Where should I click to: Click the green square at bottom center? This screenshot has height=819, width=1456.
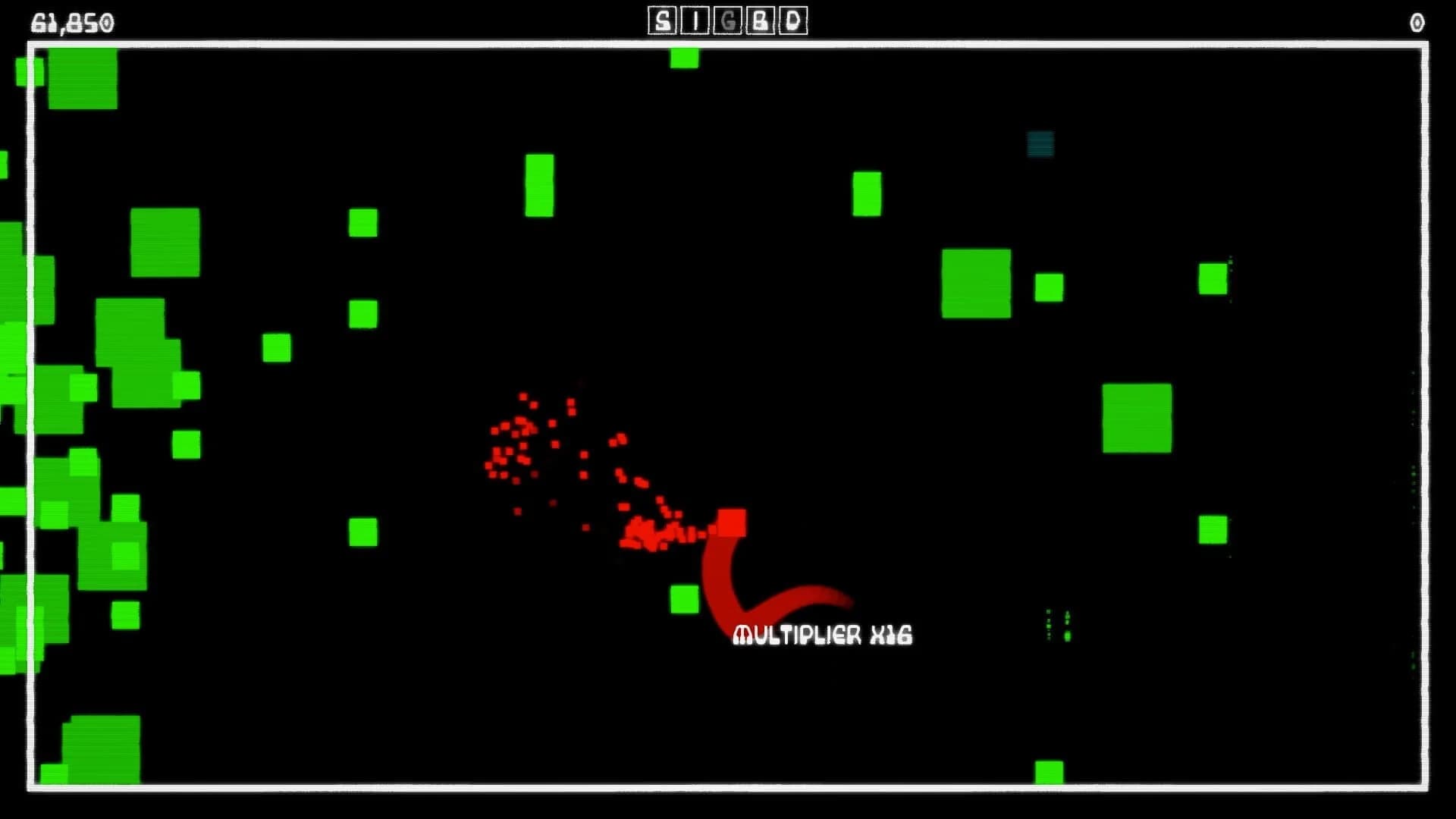point(1047,771)
